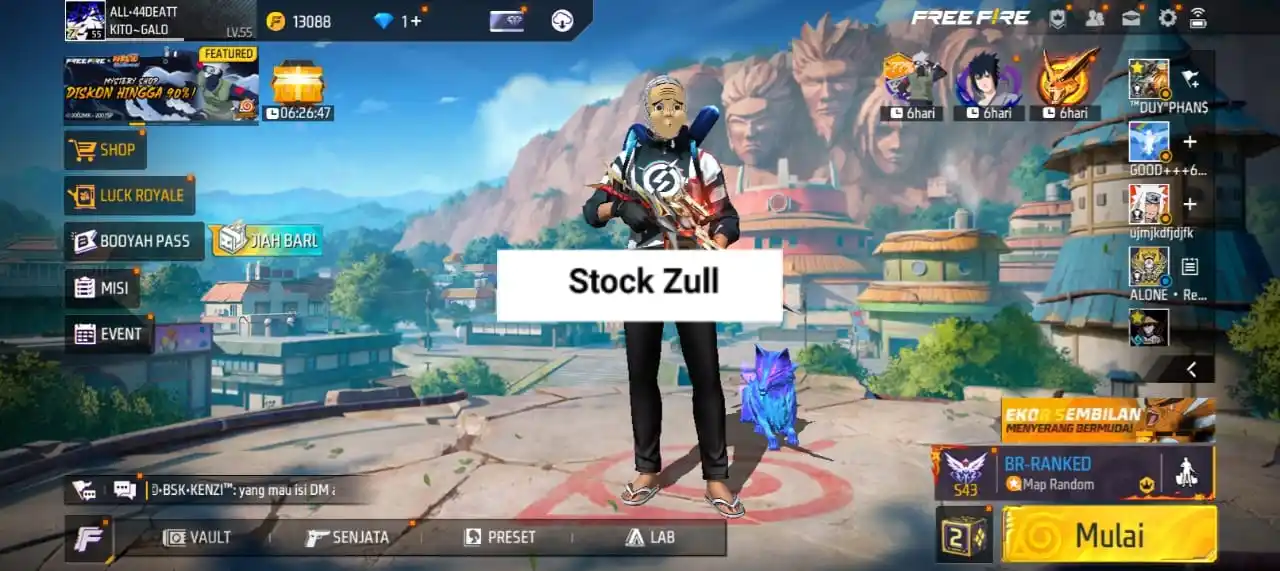
Task: Open the VAULT tab
Action: pyautogui.click(x=197, y=537)
